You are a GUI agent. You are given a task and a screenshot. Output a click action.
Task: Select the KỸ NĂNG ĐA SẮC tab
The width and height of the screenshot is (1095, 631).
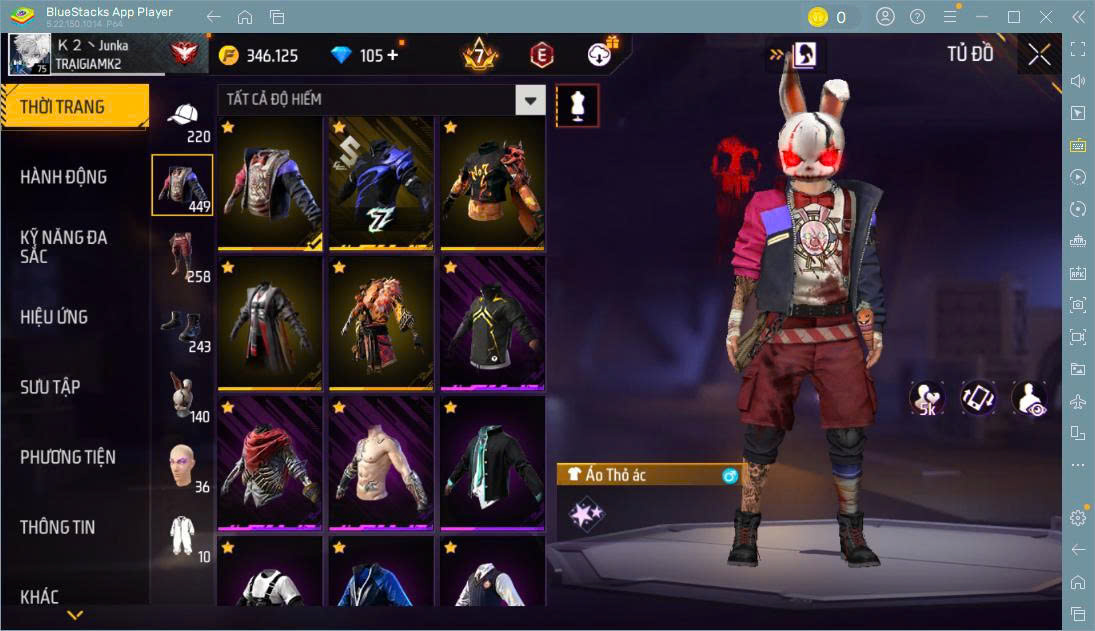(64, 247)
